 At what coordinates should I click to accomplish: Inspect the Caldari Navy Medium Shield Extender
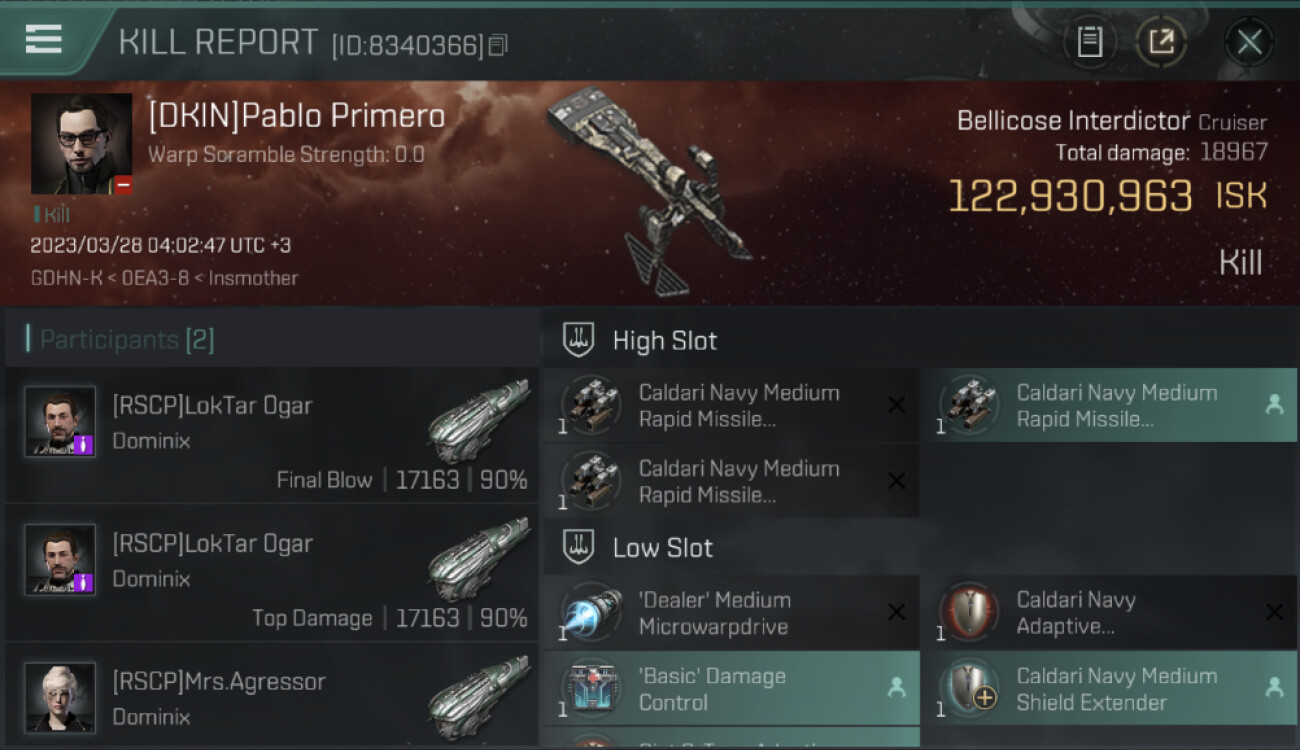click(x=1108, y=689)
